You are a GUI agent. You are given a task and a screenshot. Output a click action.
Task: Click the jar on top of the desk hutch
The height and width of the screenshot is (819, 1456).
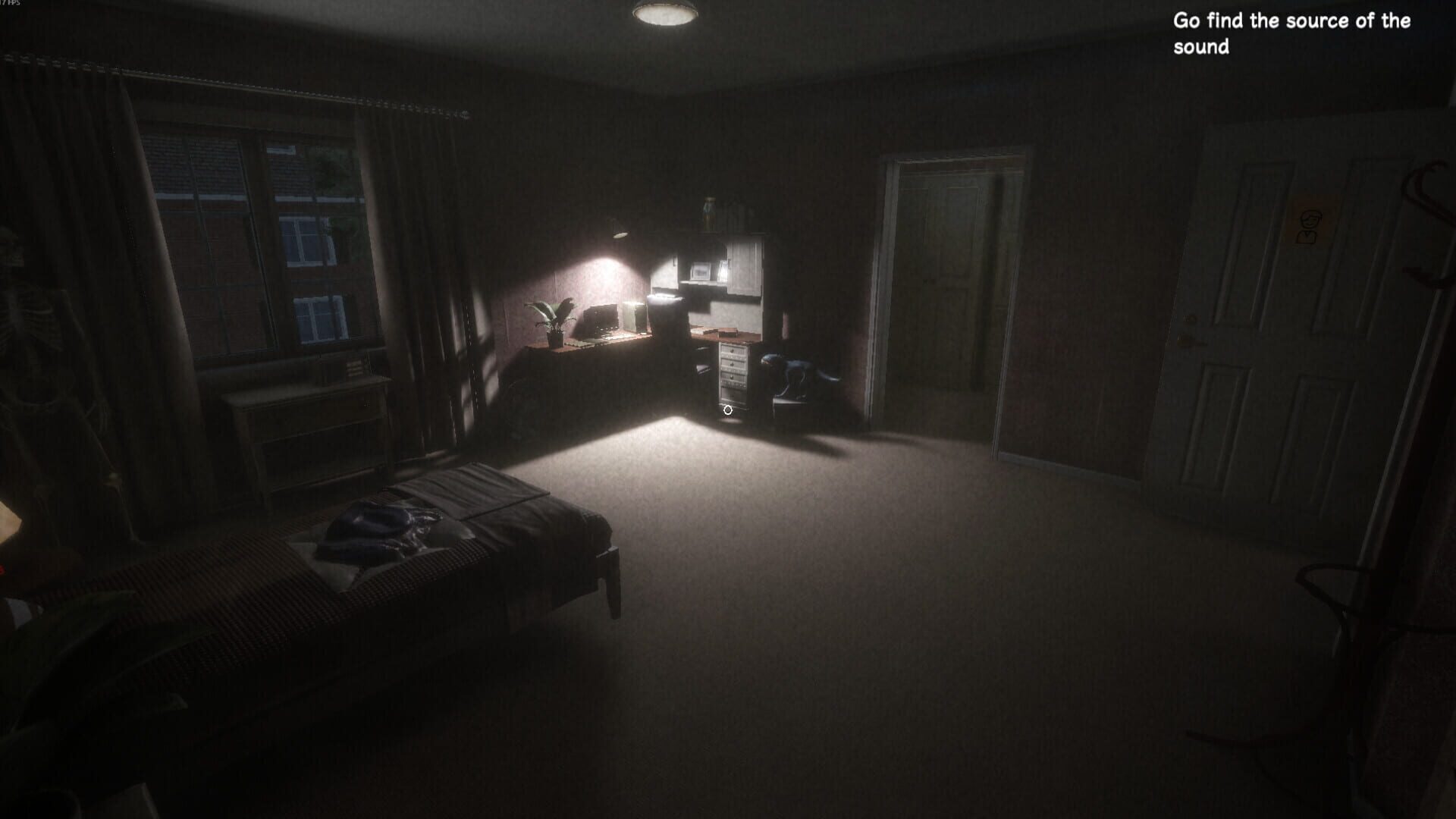(x=710, y=214)
